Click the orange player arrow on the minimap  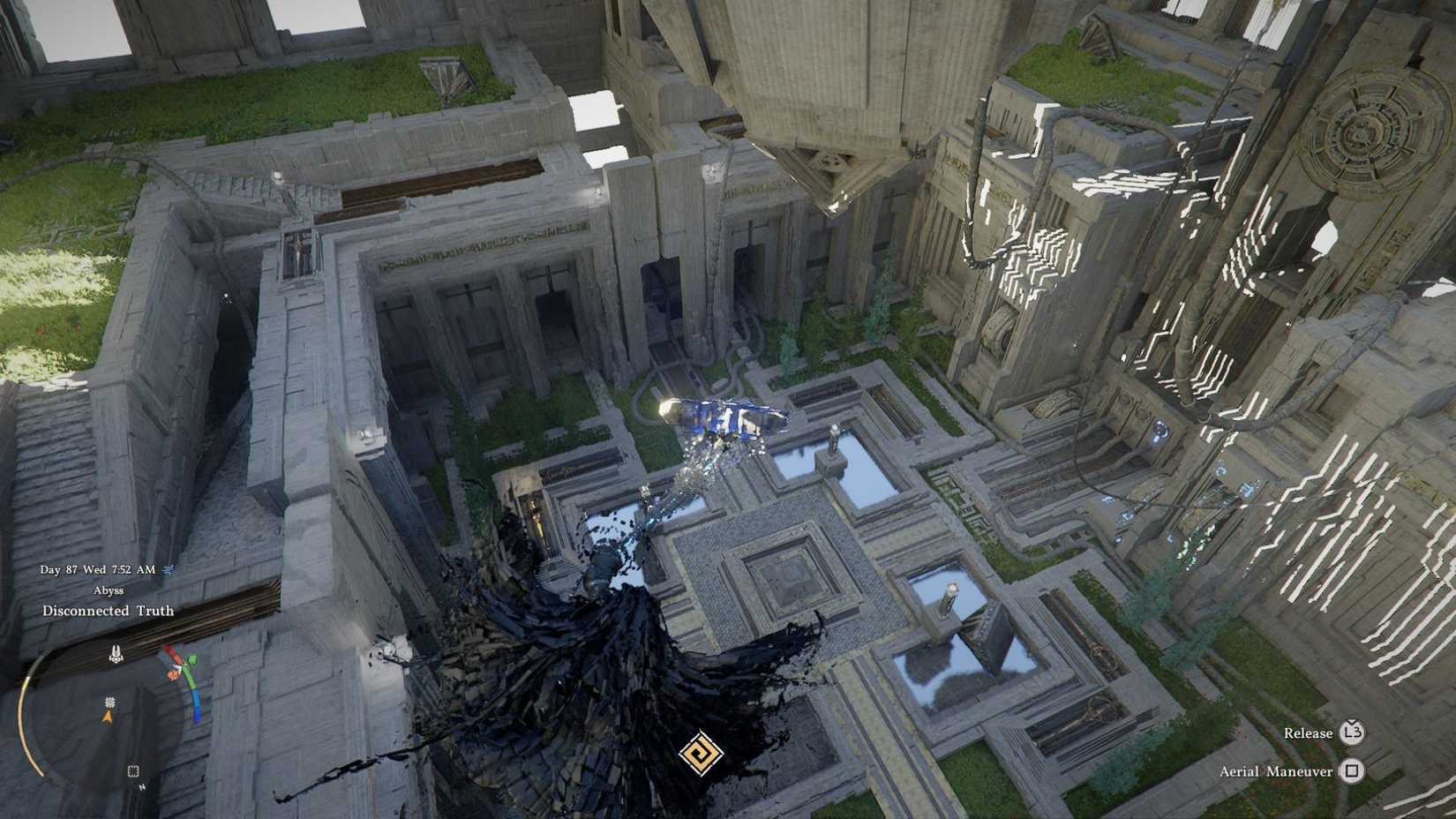coord(108,717)
